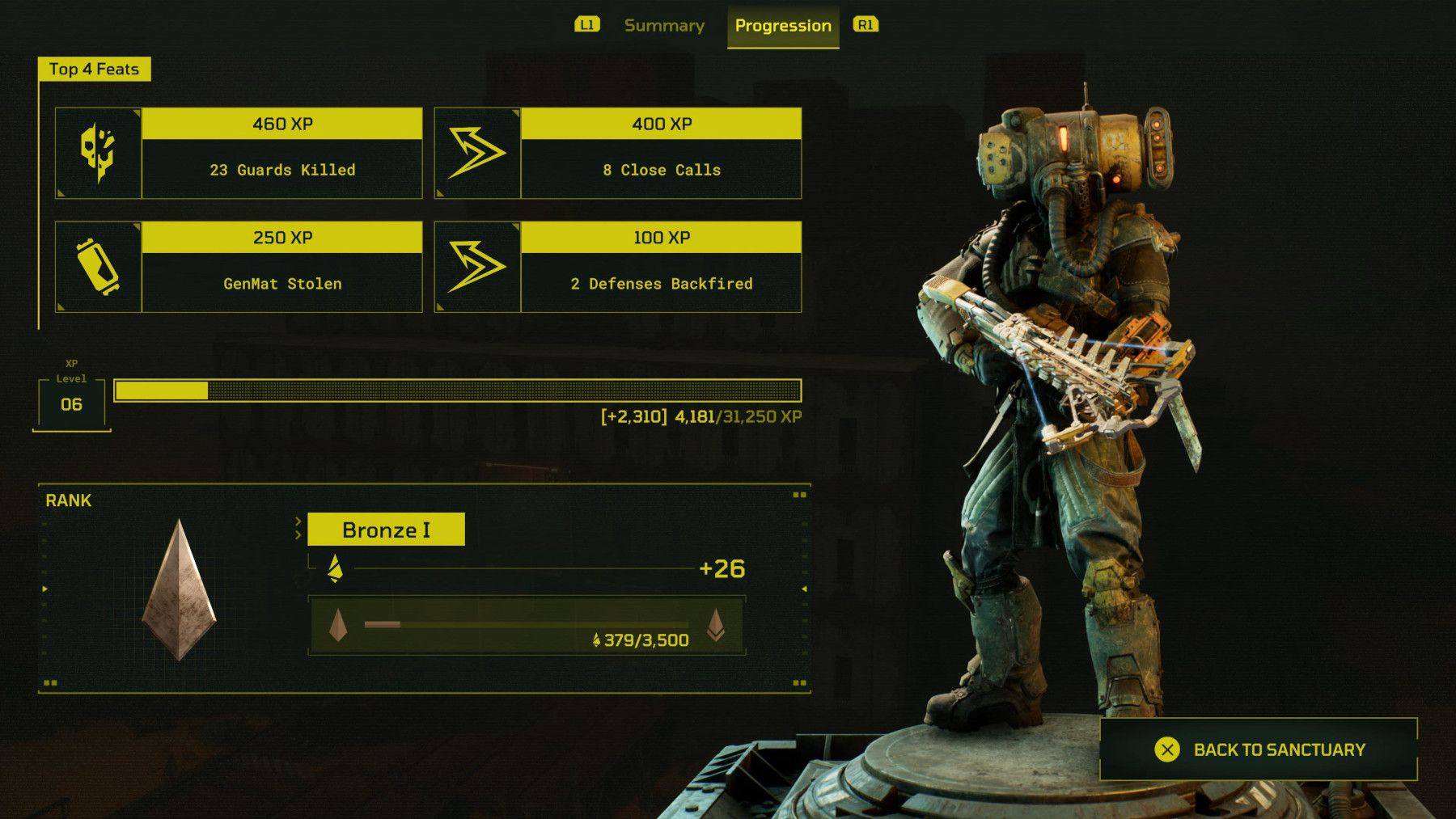Click the arrow icon beside 2 Defenses Backfired
The image size is (1456, 819).
click(x=476, y=266)
